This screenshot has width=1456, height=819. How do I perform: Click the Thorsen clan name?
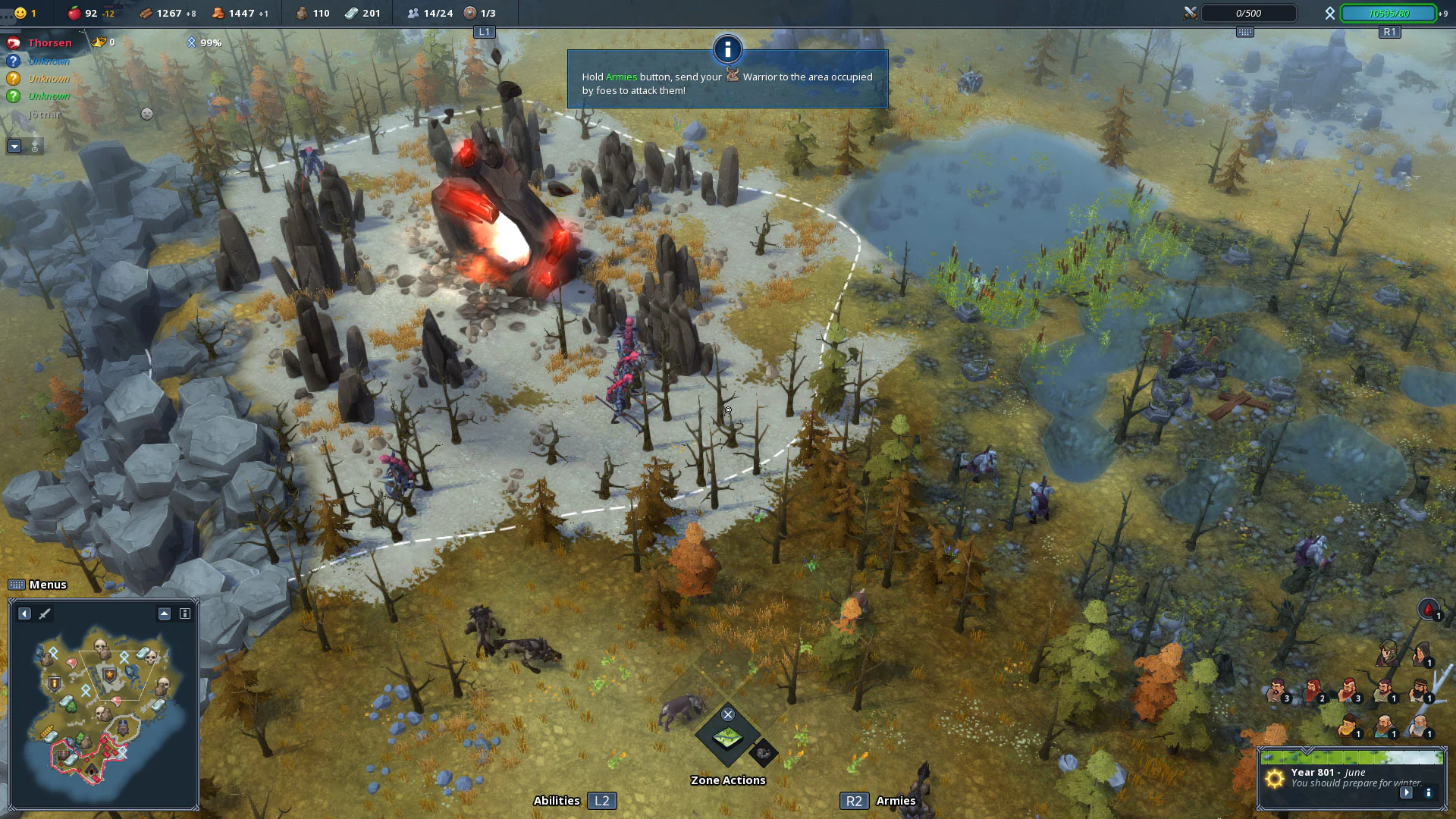(49, 42)
